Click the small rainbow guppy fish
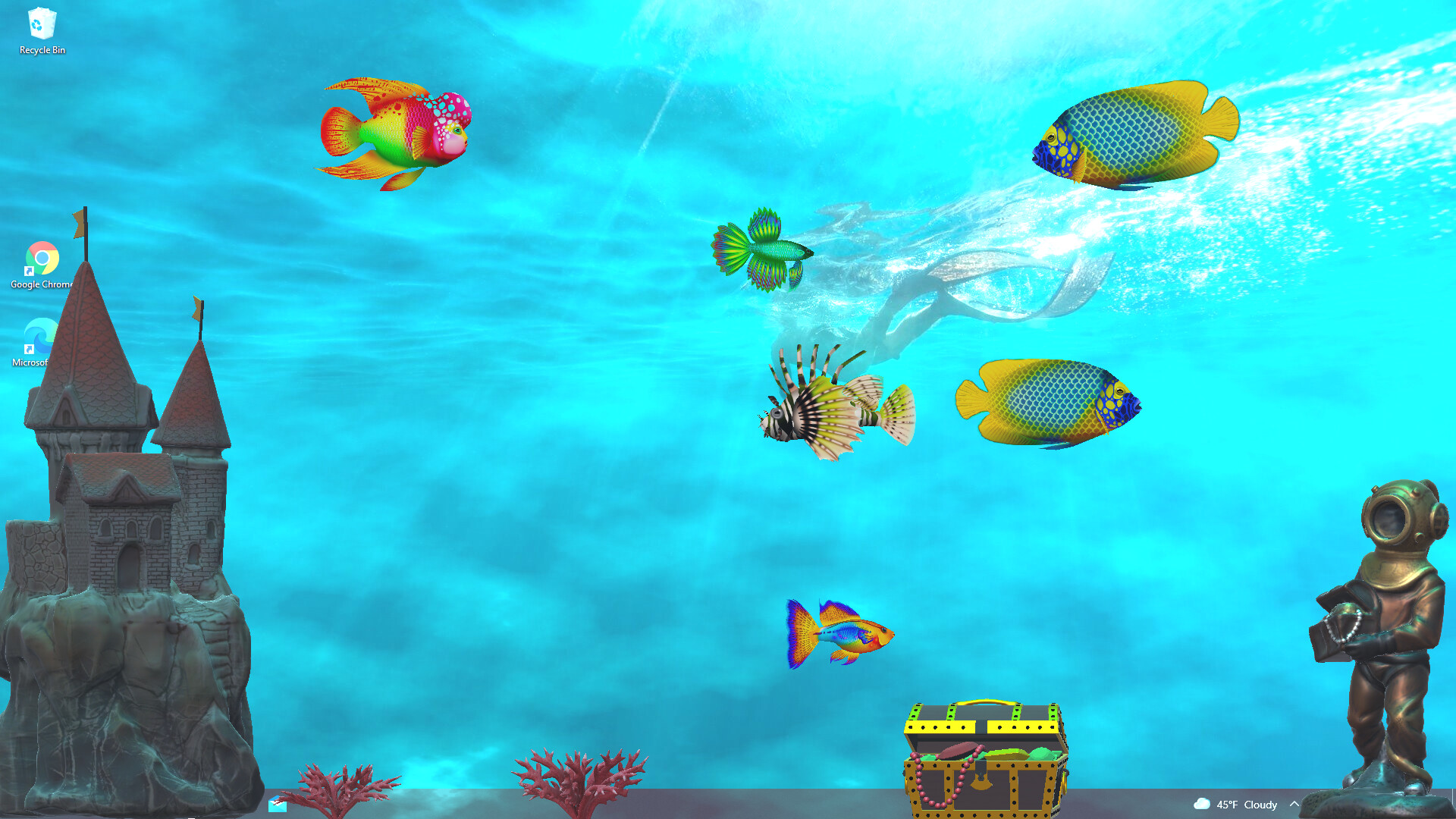 (842, 633)
